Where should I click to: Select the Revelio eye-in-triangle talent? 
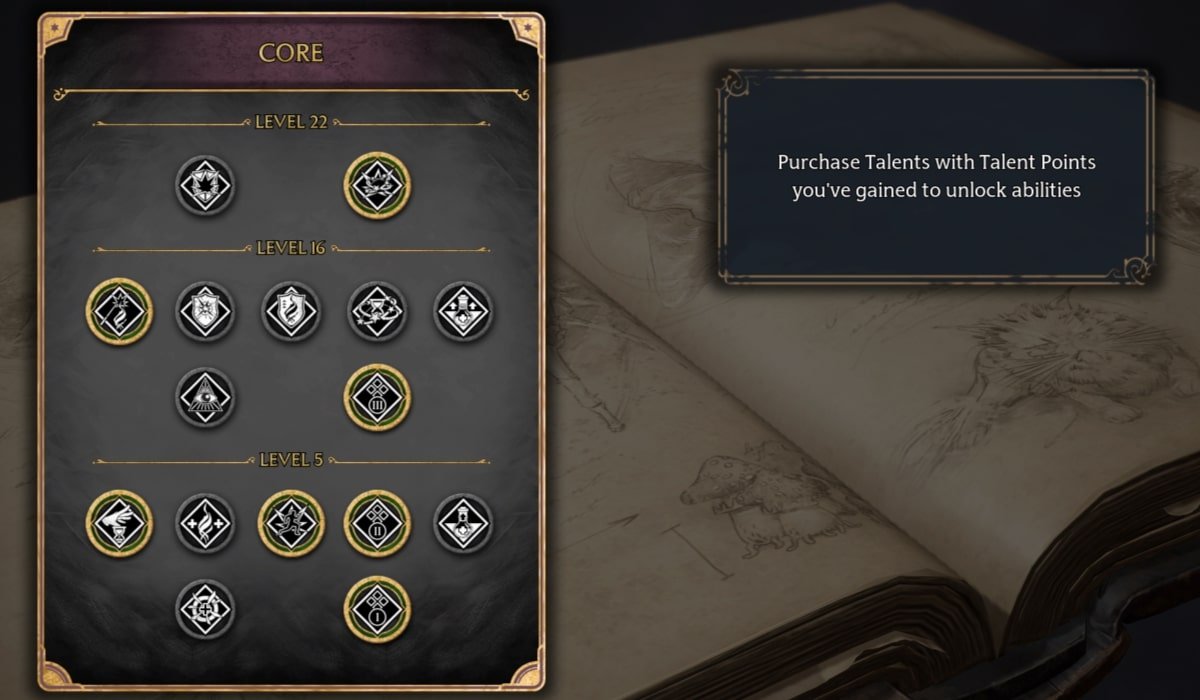(205, 397)
